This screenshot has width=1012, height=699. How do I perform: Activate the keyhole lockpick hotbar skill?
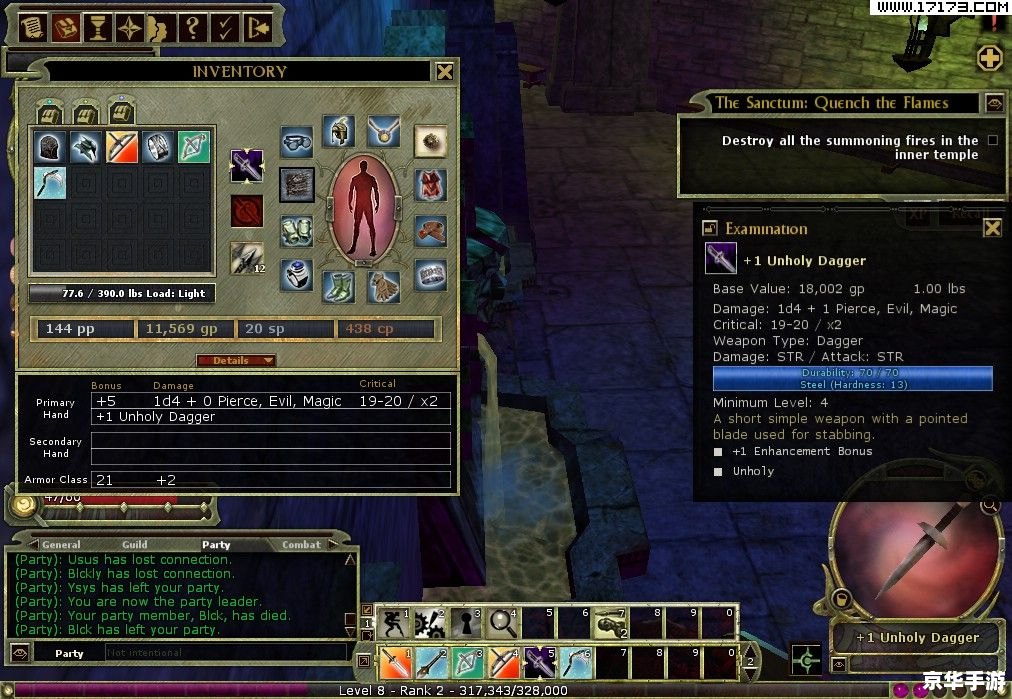pos(464,623)
